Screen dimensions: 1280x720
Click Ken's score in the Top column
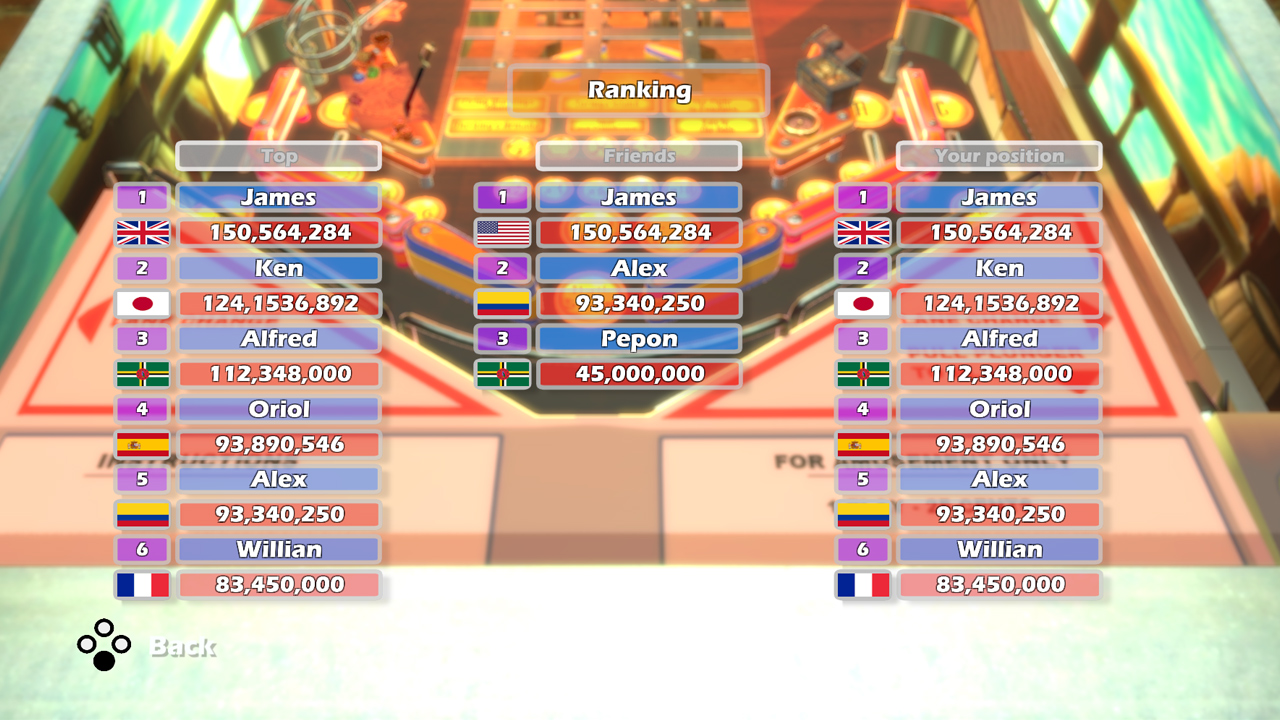[279, 303]
